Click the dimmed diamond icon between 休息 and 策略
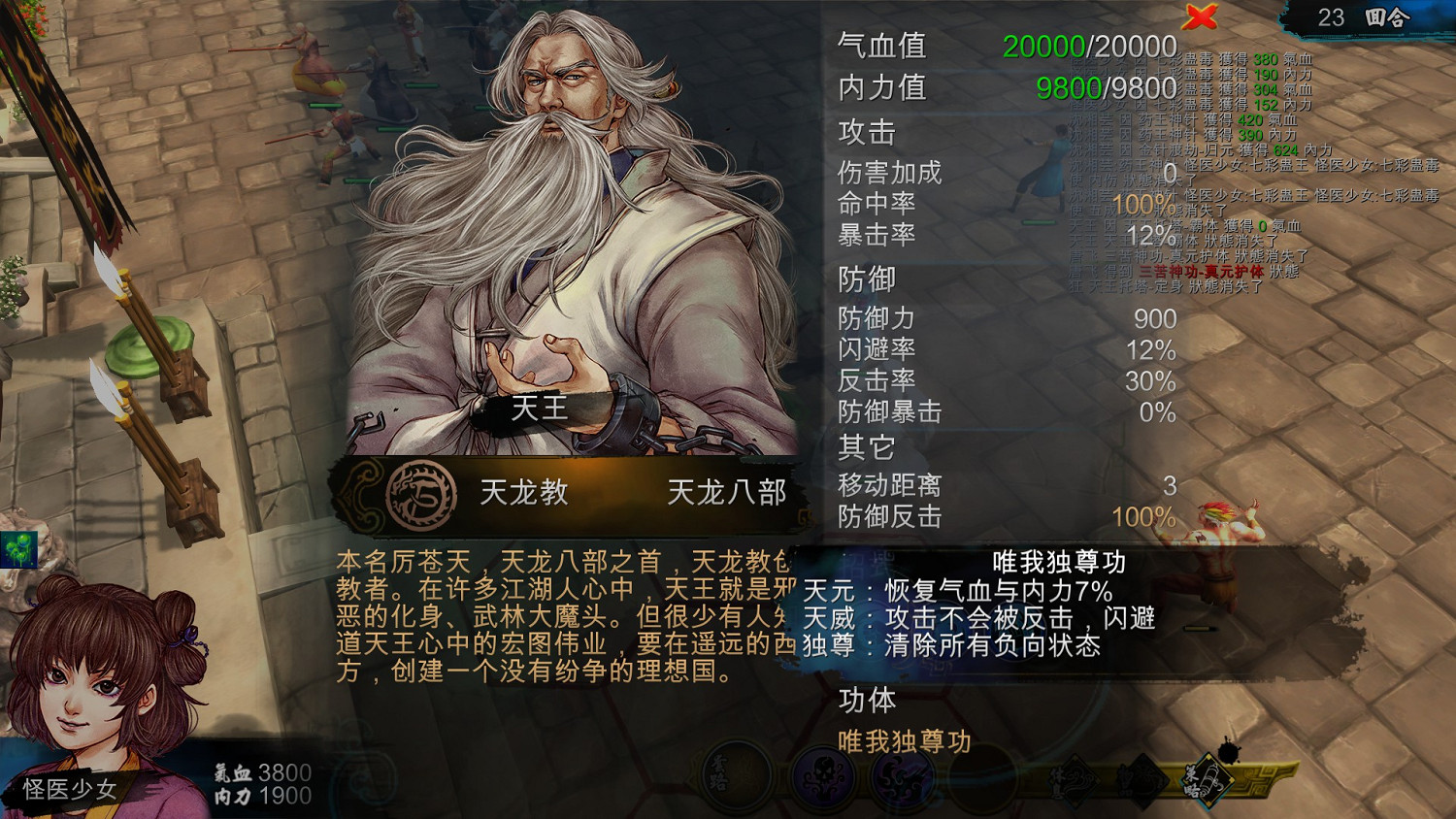 pos(1143,781)
